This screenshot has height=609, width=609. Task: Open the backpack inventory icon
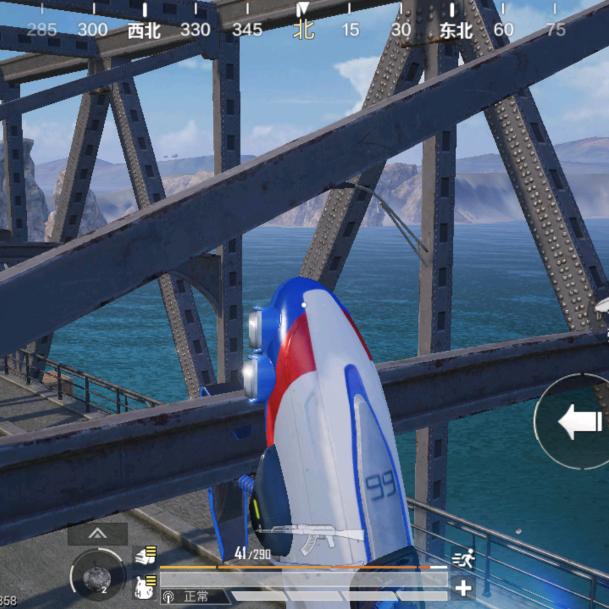coord(145,587)
